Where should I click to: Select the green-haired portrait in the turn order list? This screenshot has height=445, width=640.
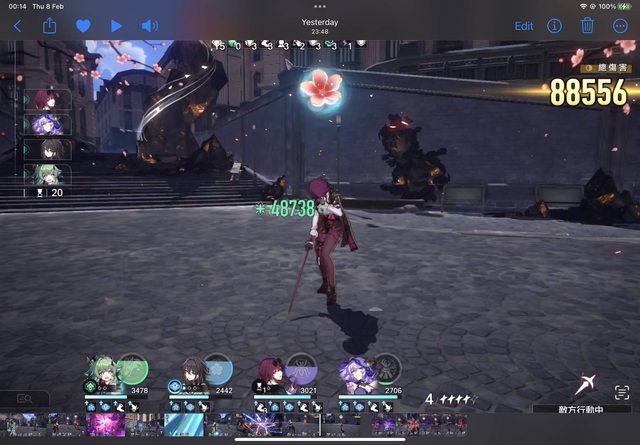pyautogui.click(x=46, y=173)
